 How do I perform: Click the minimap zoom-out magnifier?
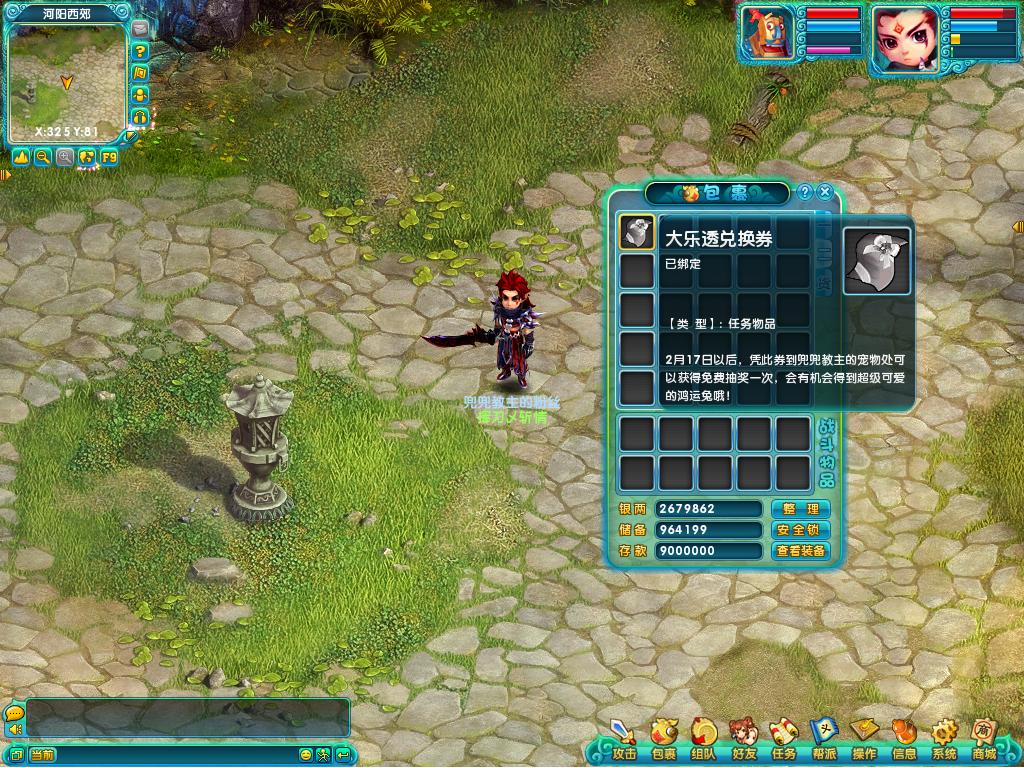point(43,157)
